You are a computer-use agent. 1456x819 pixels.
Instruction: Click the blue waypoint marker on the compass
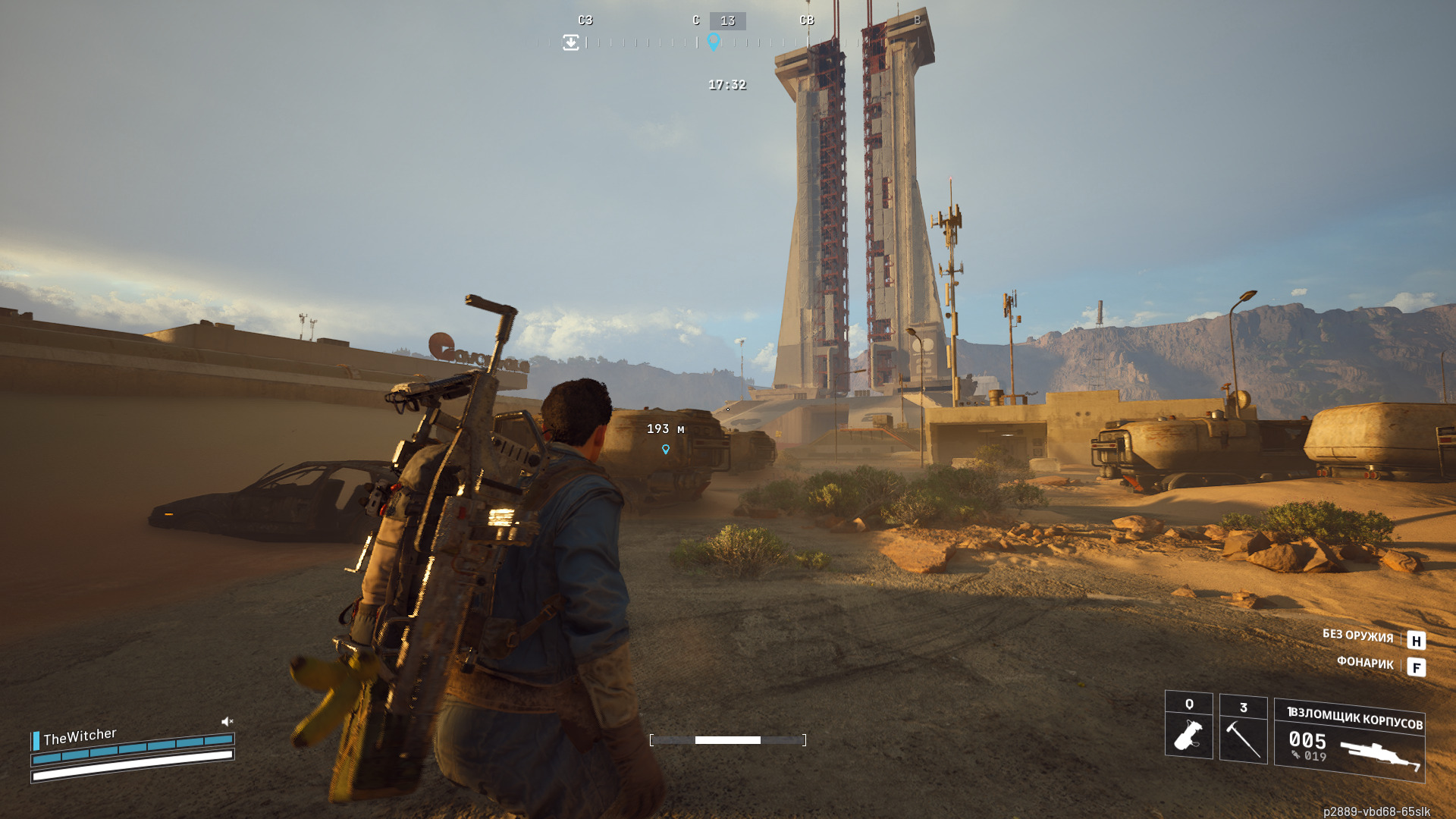(x=714, y=41)
